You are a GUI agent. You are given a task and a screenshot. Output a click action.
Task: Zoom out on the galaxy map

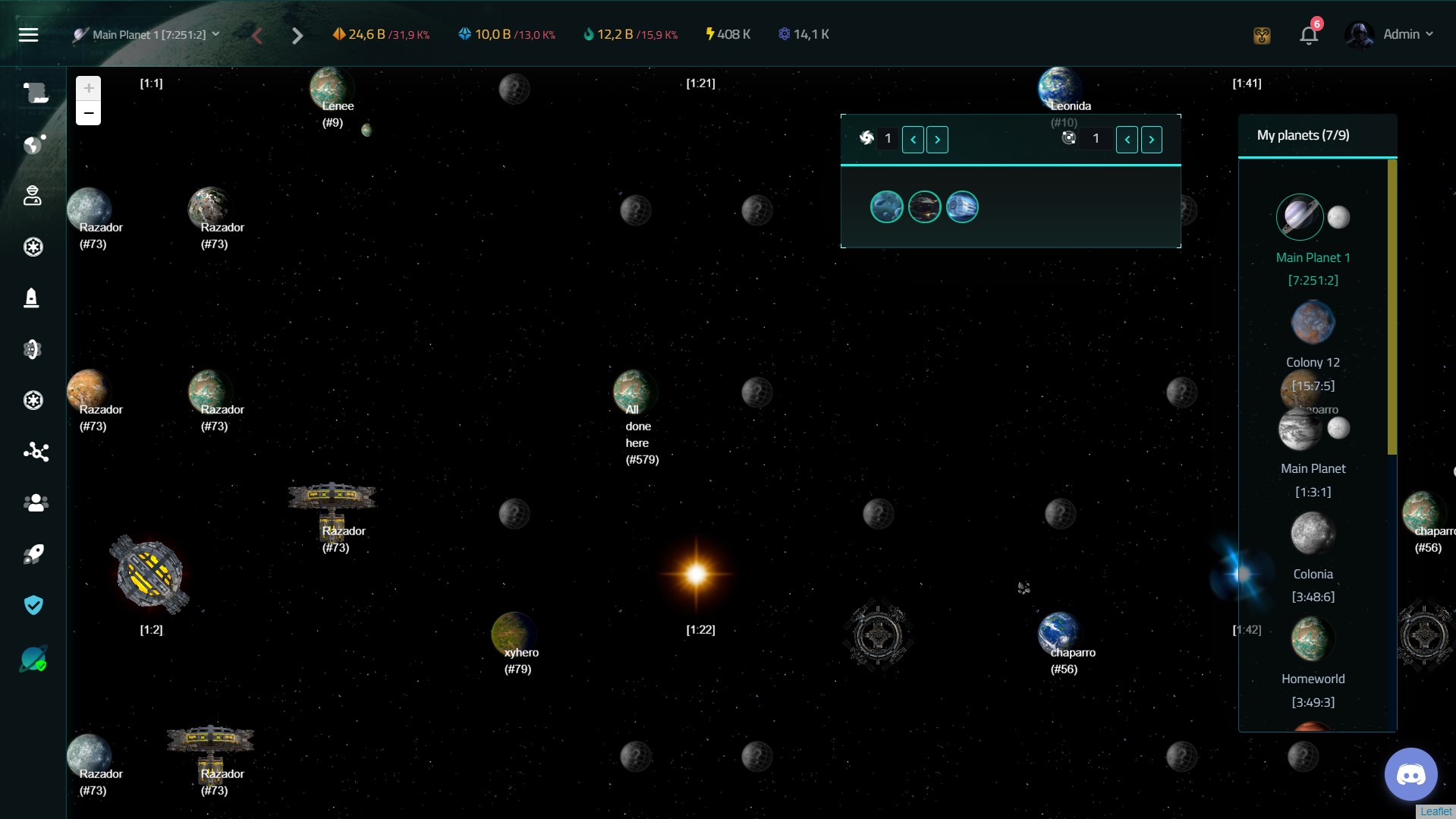pyautogui.click(x=89, y=113)
